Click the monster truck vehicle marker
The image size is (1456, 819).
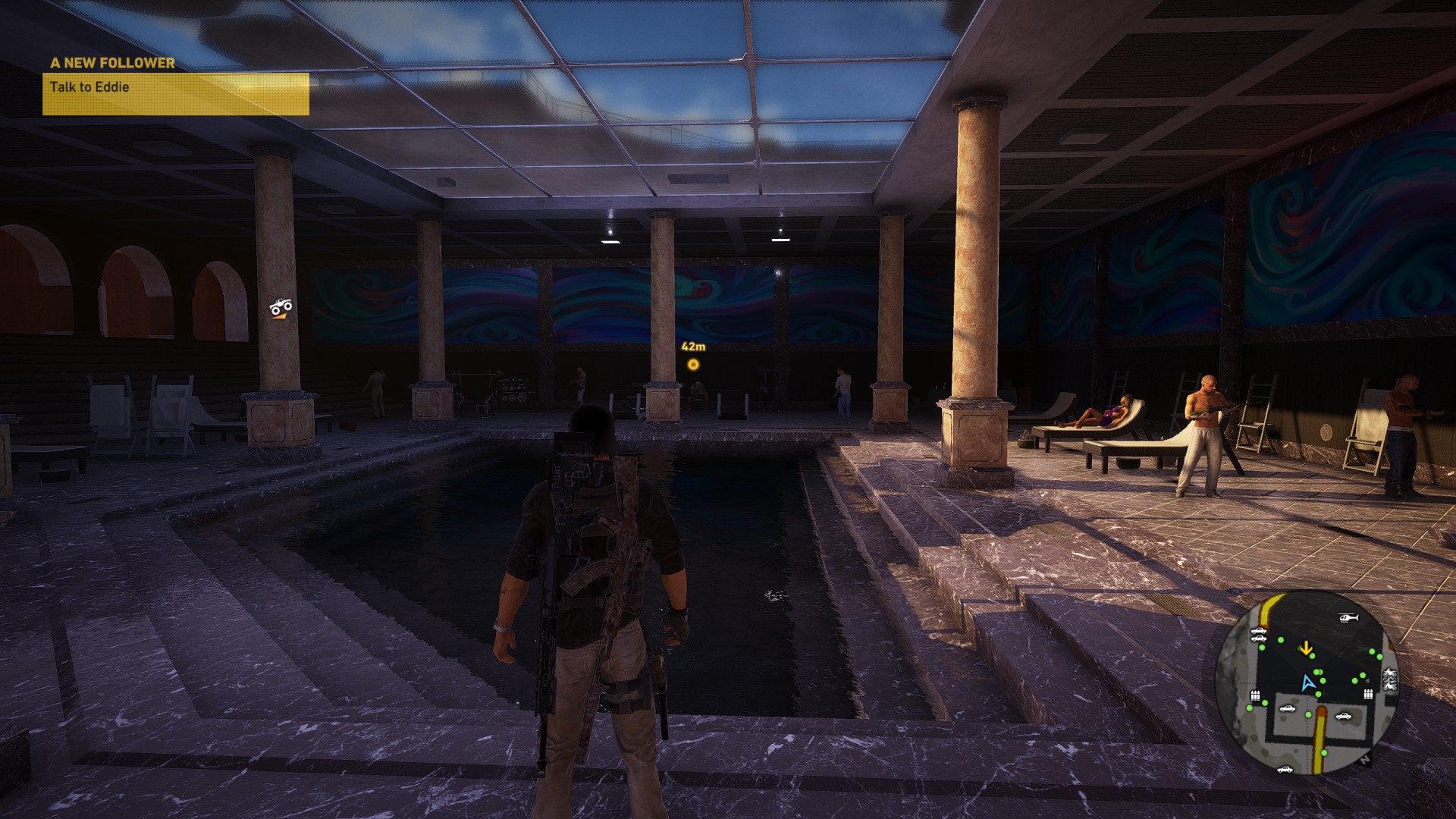click(x=281, y=307)
